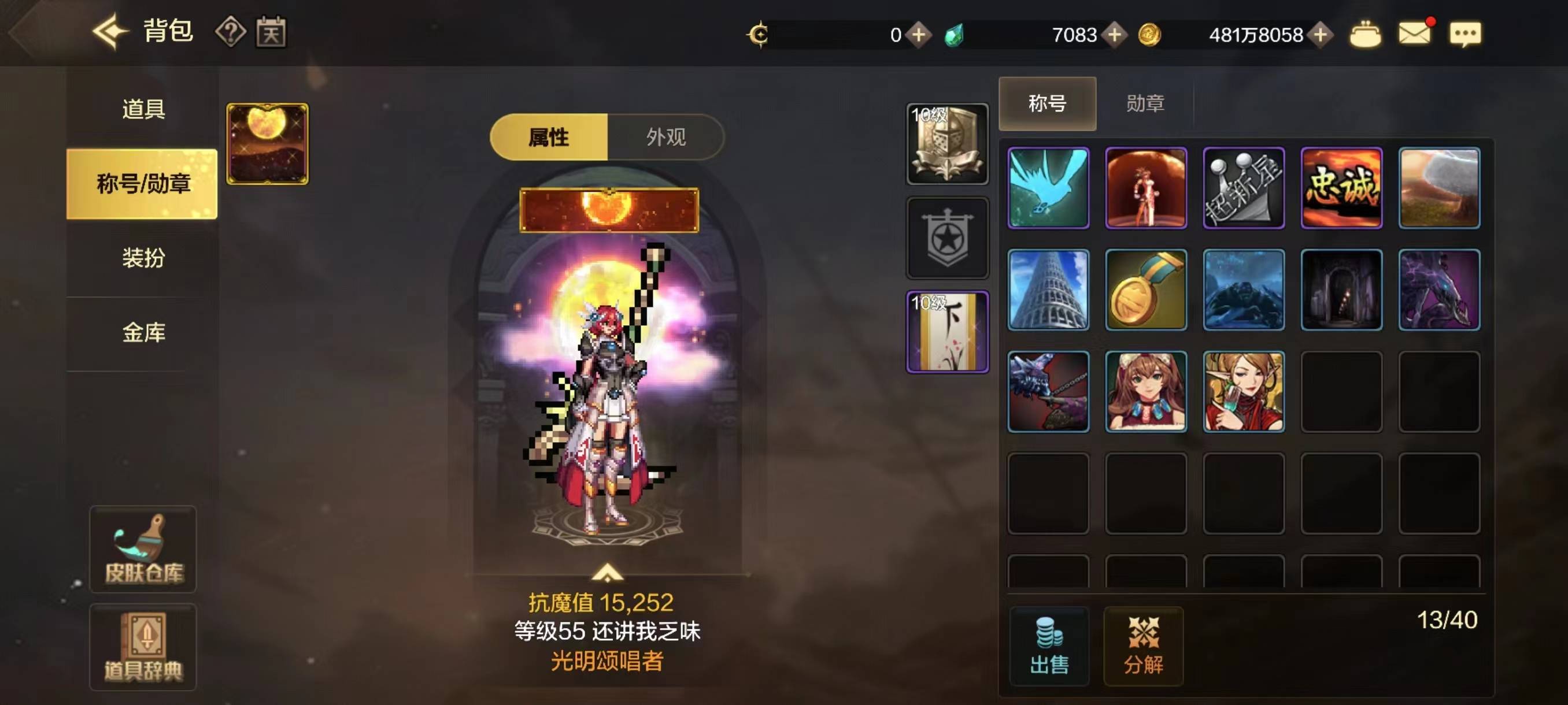Open the 皮肤仓库 skin warehouse
Viewport: 1568px width, 705px height.
pos(143,550)
